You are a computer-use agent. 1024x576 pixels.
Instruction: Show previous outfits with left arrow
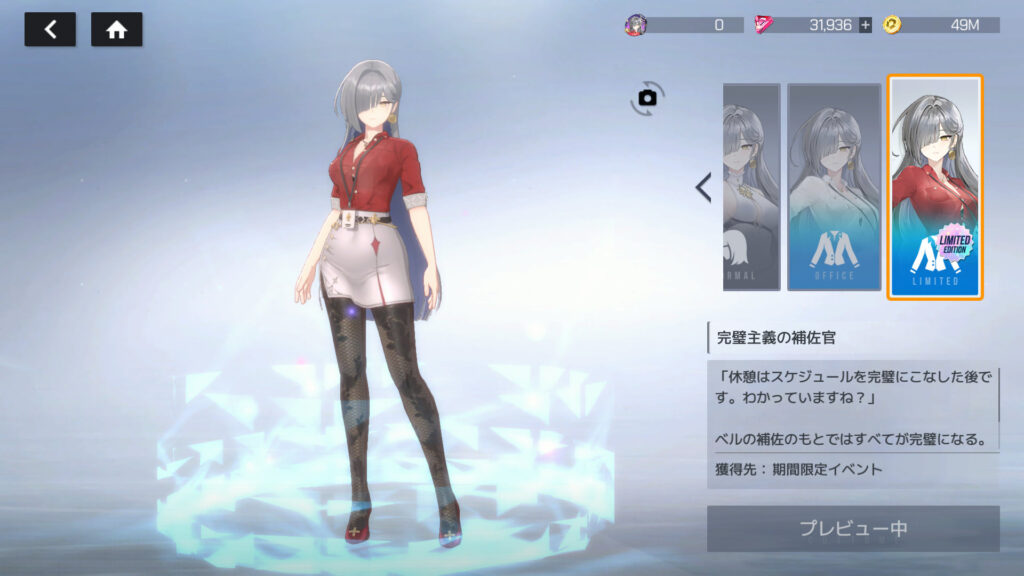(x=703, y=187)
